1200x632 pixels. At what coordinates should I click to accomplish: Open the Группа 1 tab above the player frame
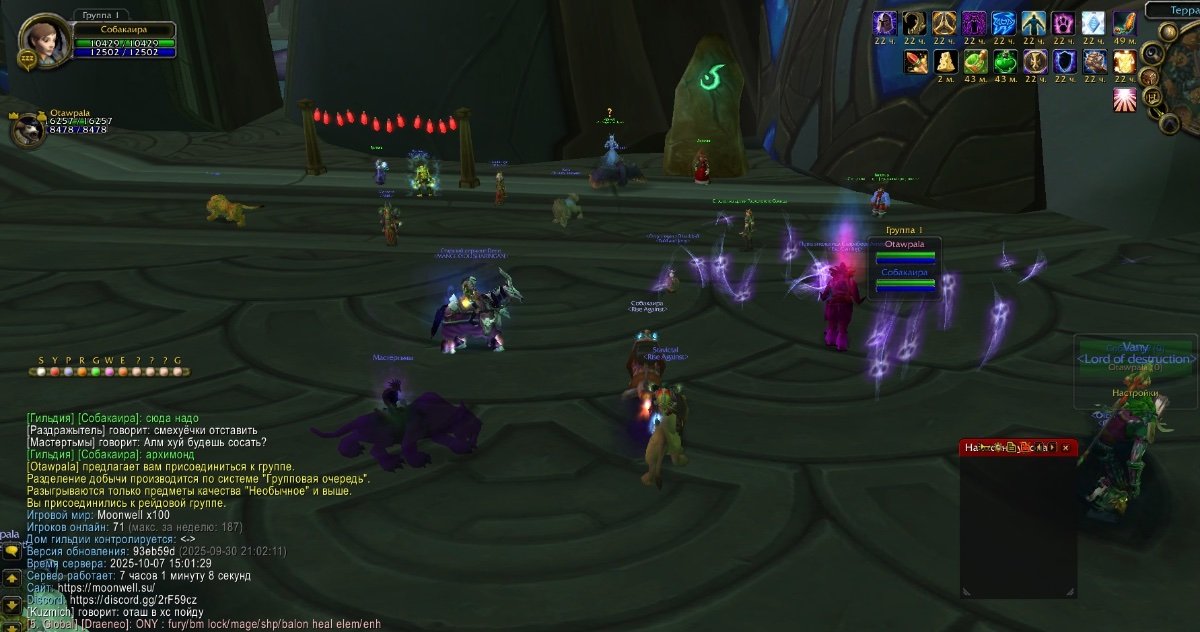click(x=101, y=16)
